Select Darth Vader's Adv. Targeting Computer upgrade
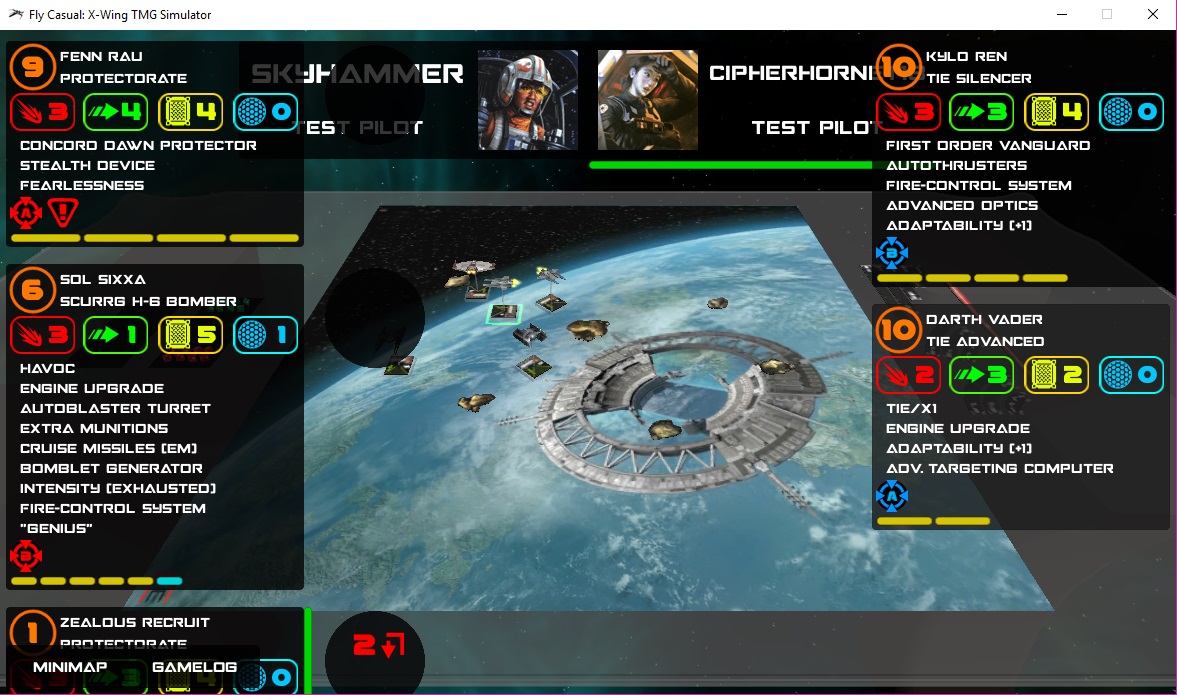This screenshot has height=695, width=1177. coord(999,468)
